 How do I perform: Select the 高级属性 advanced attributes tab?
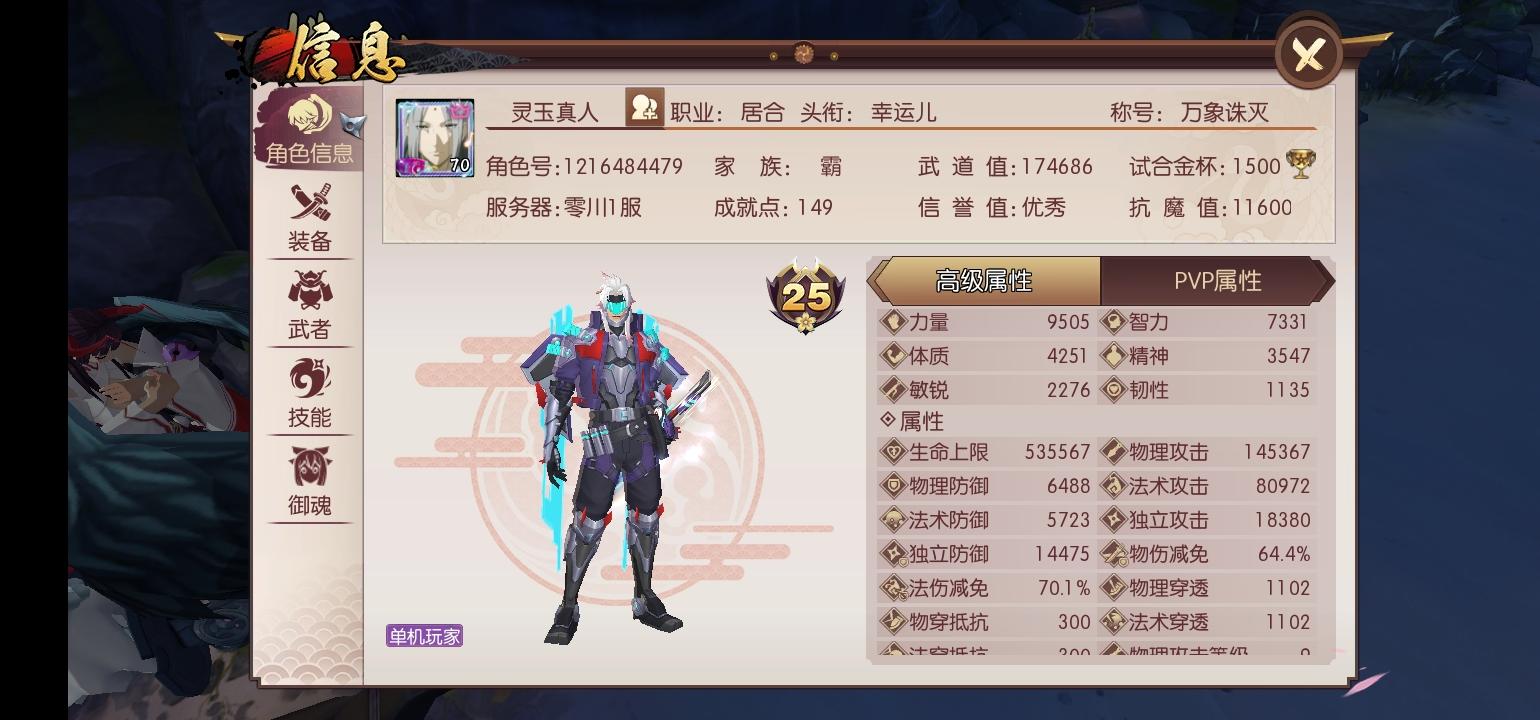(x=985, y=281)
